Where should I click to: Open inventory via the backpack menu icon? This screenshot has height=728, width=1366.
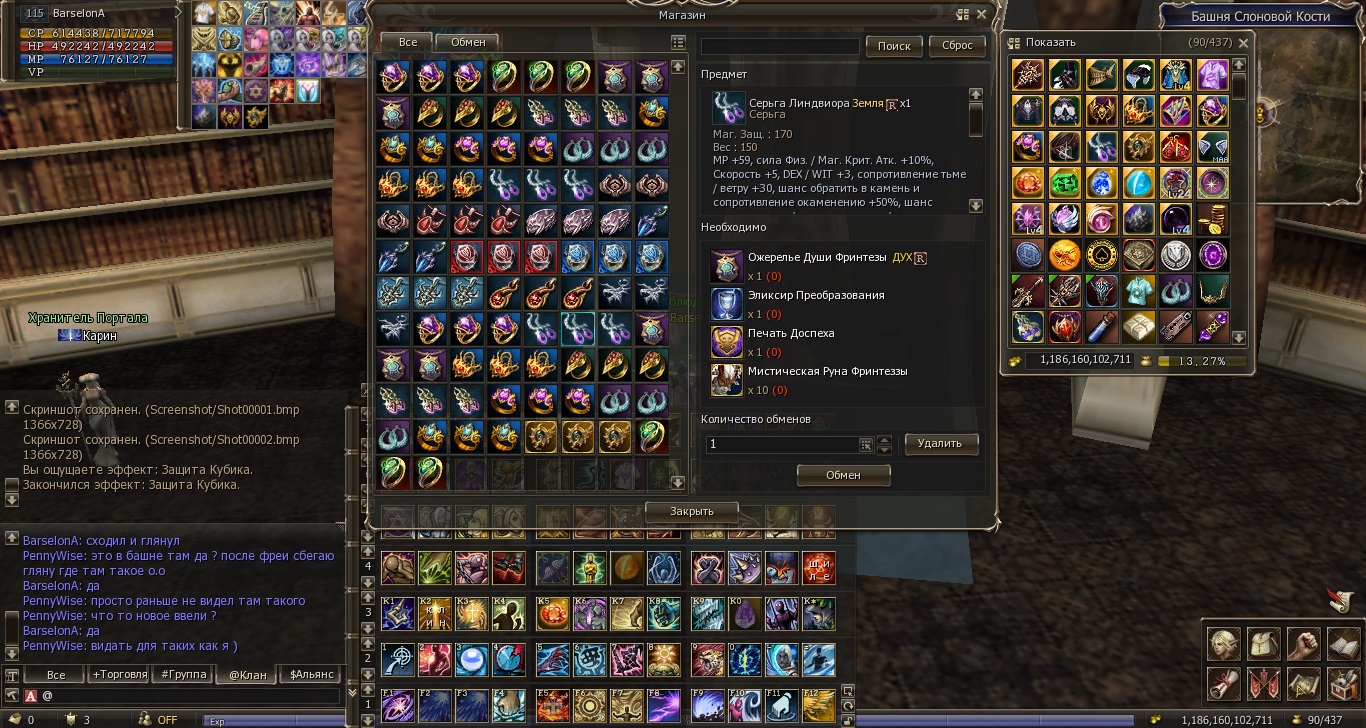(x=1264, y=644)
